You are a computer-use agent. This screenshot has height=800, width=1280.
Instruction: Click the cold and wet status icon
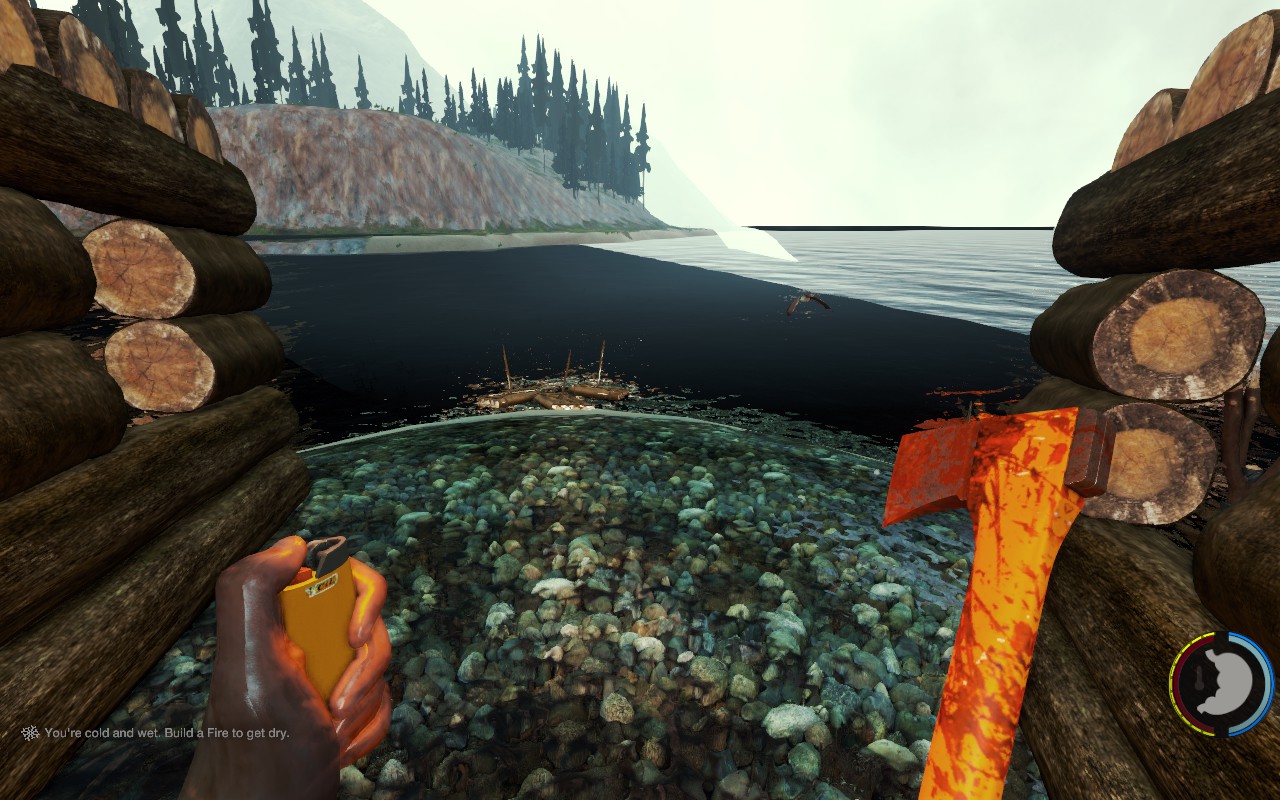coord(31,733)
